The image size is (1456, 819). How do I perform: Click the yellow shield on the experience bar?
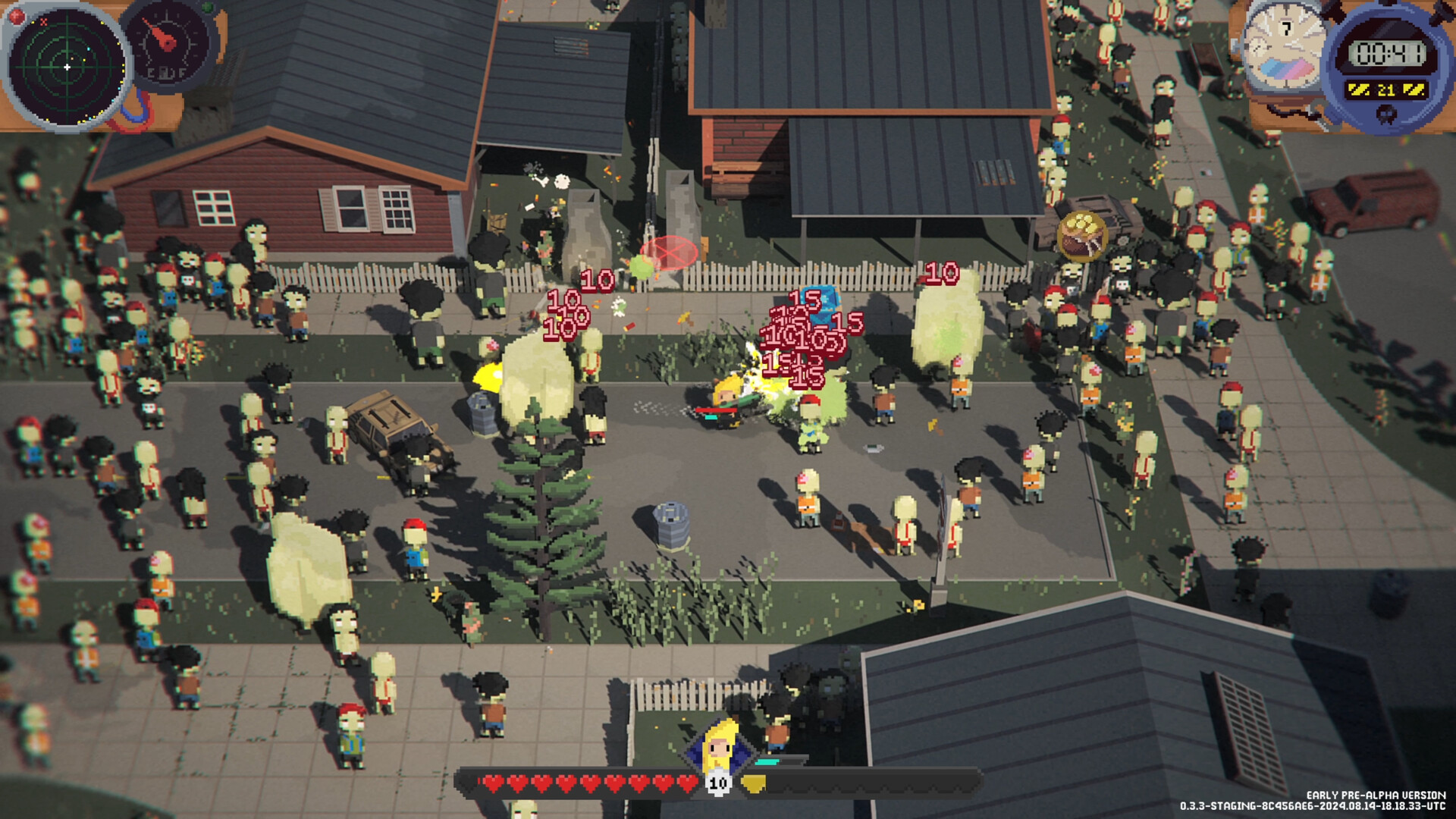pyautogui.click(x=754, y=783)
